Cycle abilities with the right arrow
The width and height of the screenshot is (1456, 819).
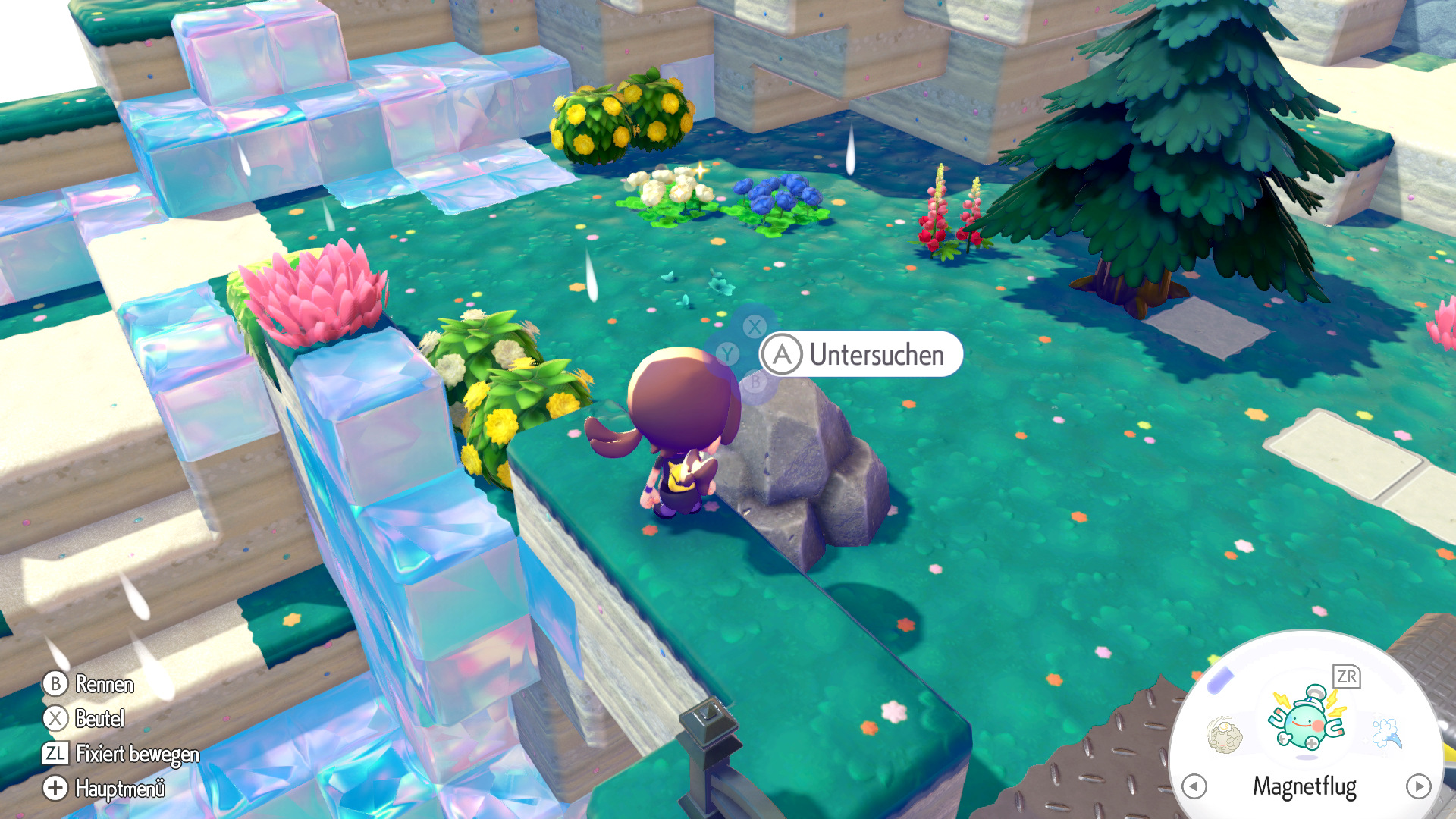click(1418, 786)
